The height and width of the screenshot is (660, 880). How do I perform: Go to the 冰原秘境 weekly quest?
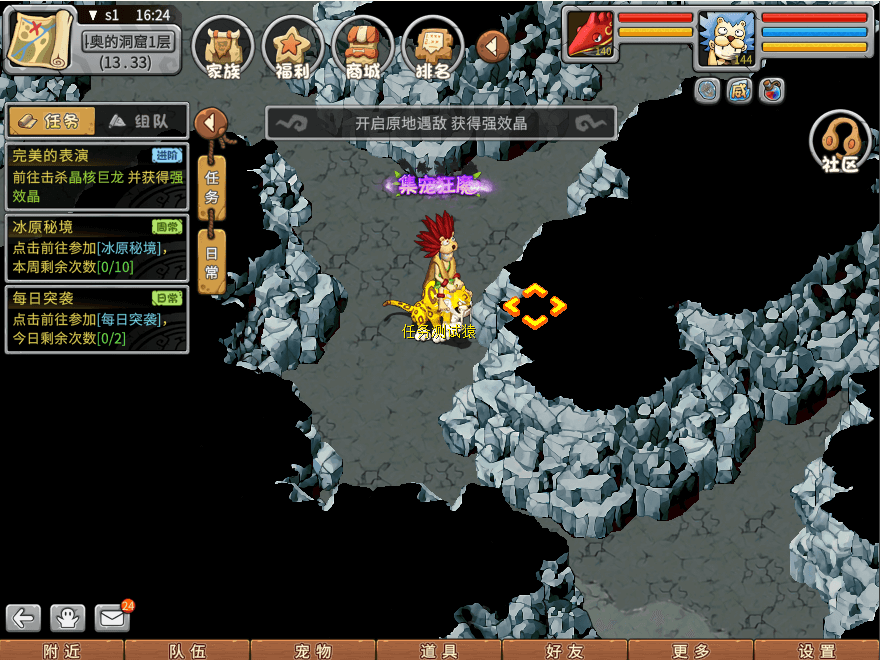point(96,247)
